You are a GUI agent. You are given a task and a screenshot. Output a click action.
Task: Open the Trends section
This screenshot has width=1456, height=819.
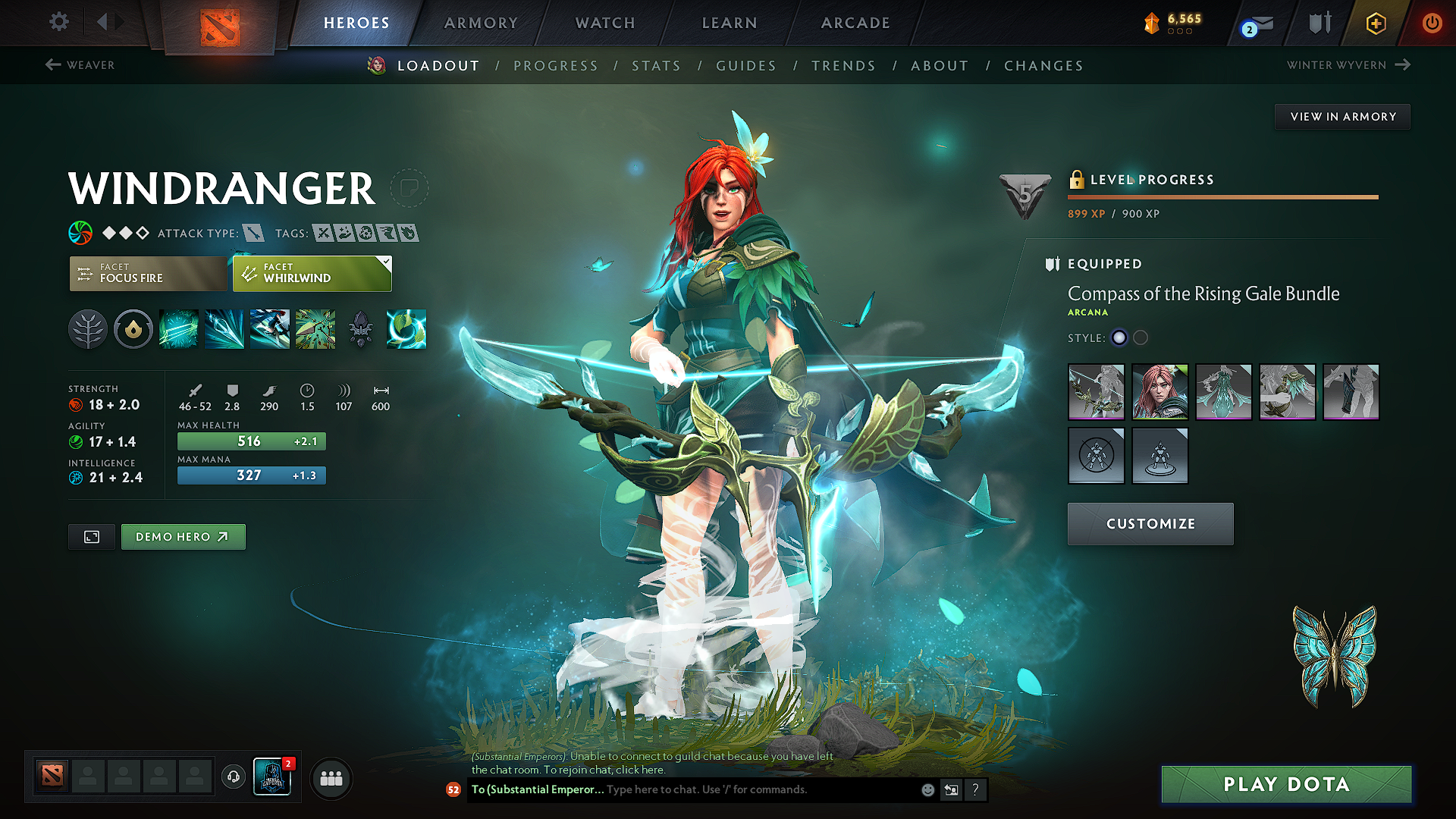[x=843, y=66]
